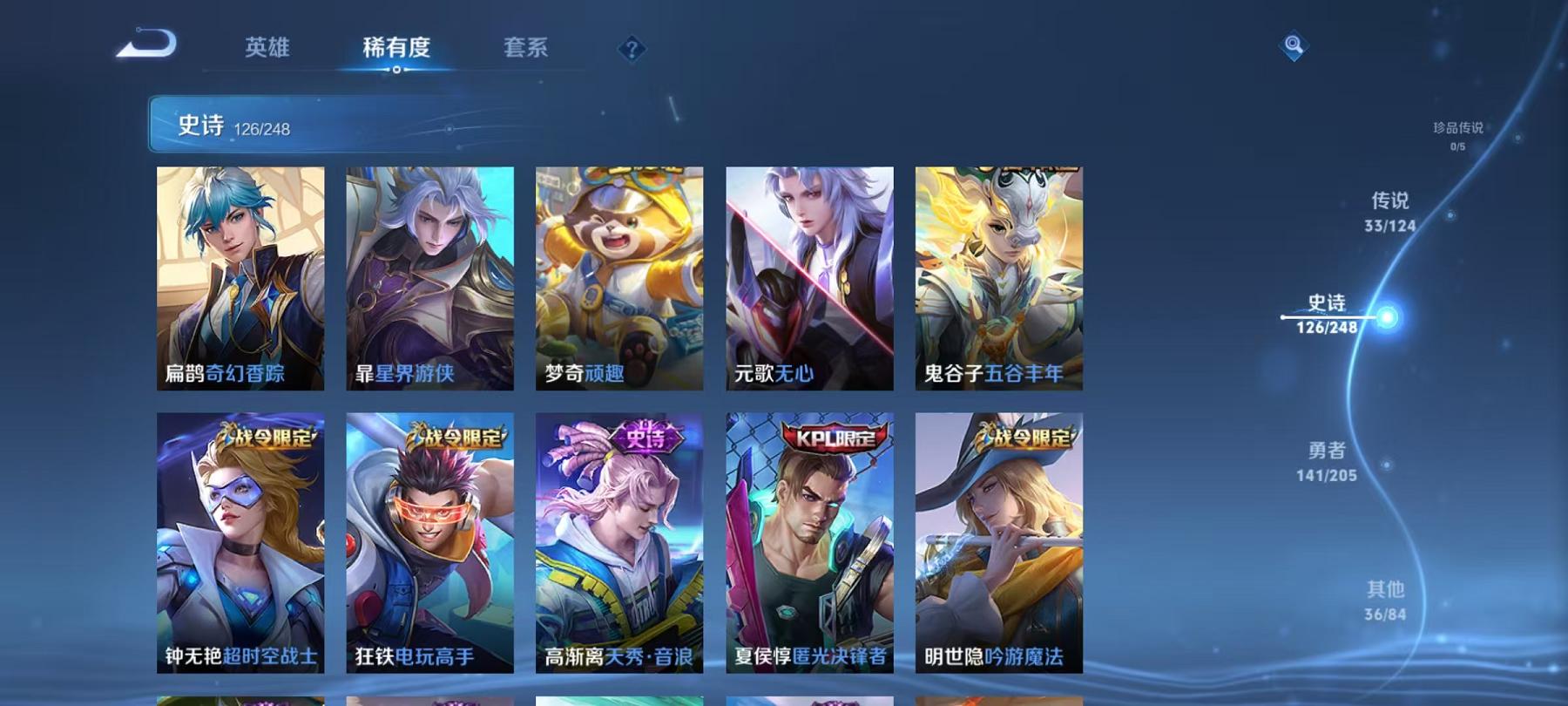Viewport: 1568px width, 706px height.
Task: Open the 元歌无心 skin thumbnail
Action: (x=808, y=279)
